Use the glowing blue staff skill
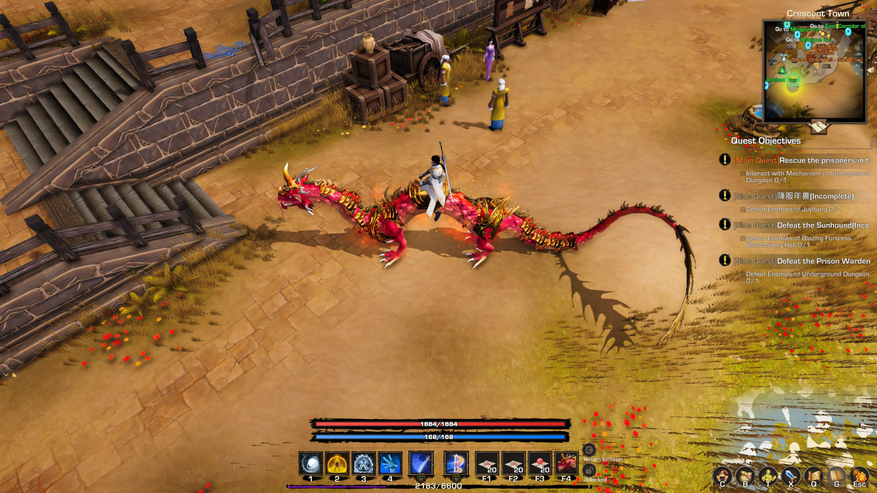Image resolution: width=877 pixels, height=493 pixels. pyautogui.click(x=455, y=464)
